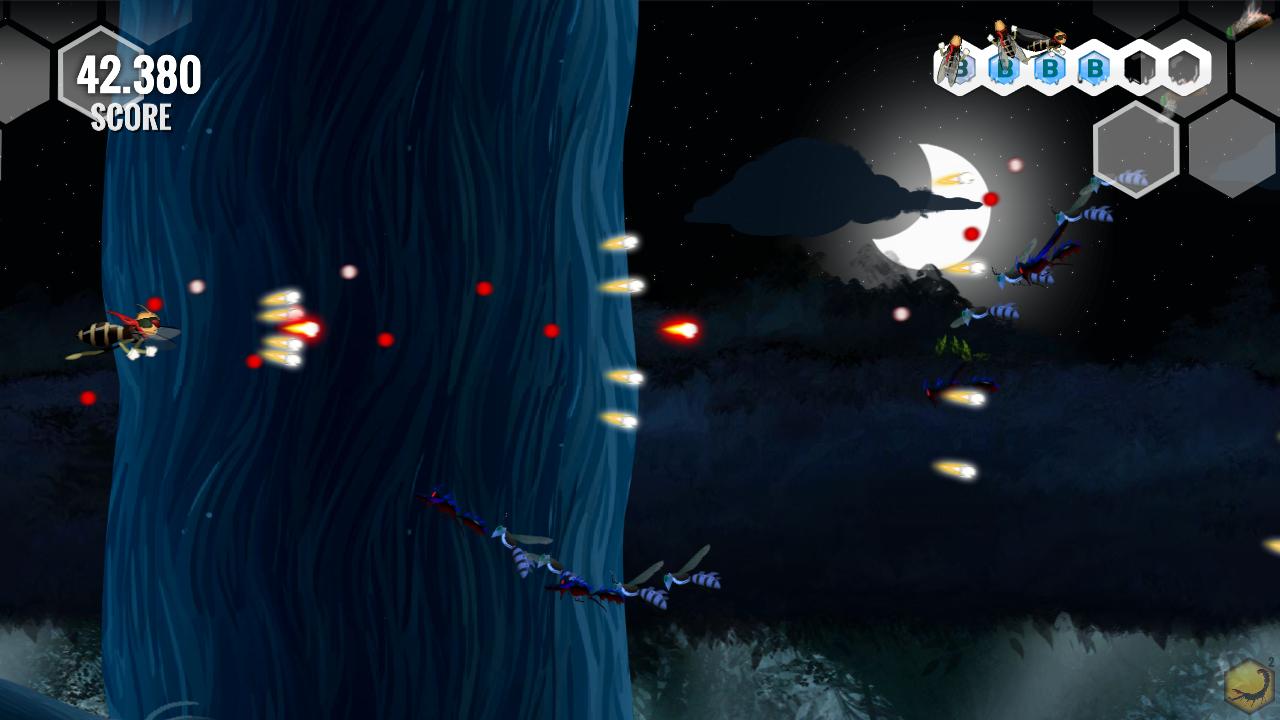
Task: Click the last hexagon slot in the HUD row
Action: (1184, 70)
